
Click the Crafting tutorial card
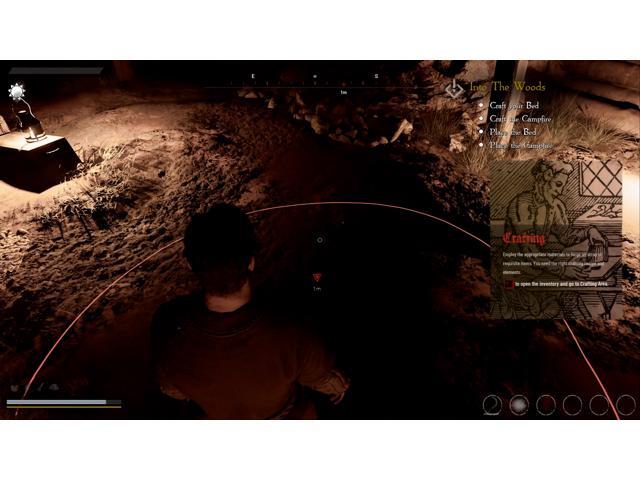(x=556, y=241)
